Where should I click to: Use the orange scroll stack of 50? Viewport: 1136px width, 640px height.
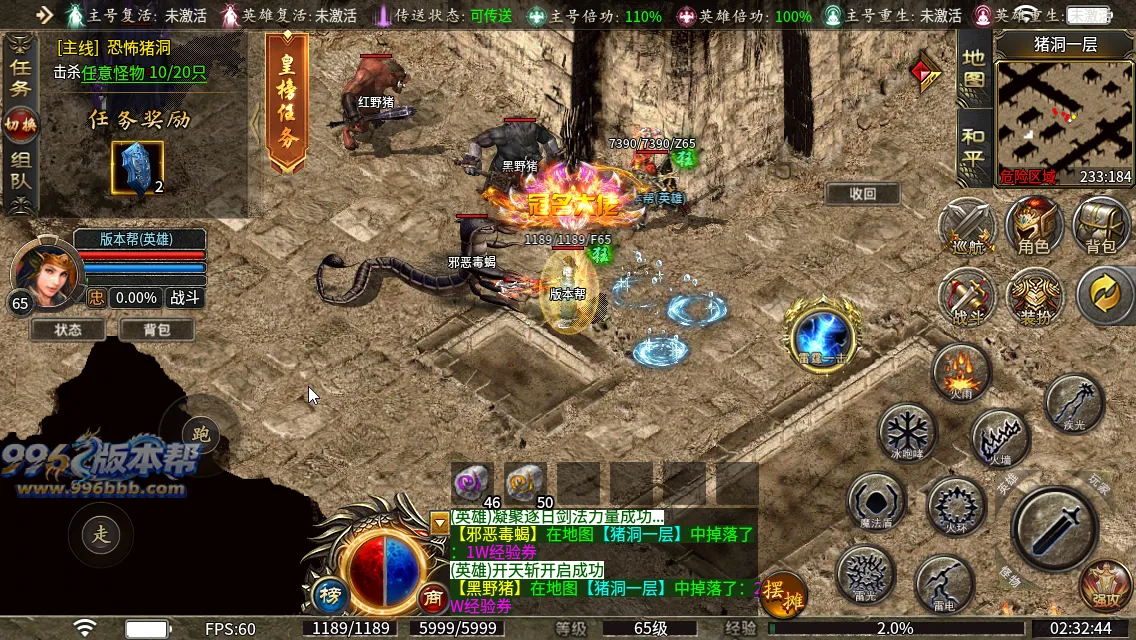tap(525, 483)
